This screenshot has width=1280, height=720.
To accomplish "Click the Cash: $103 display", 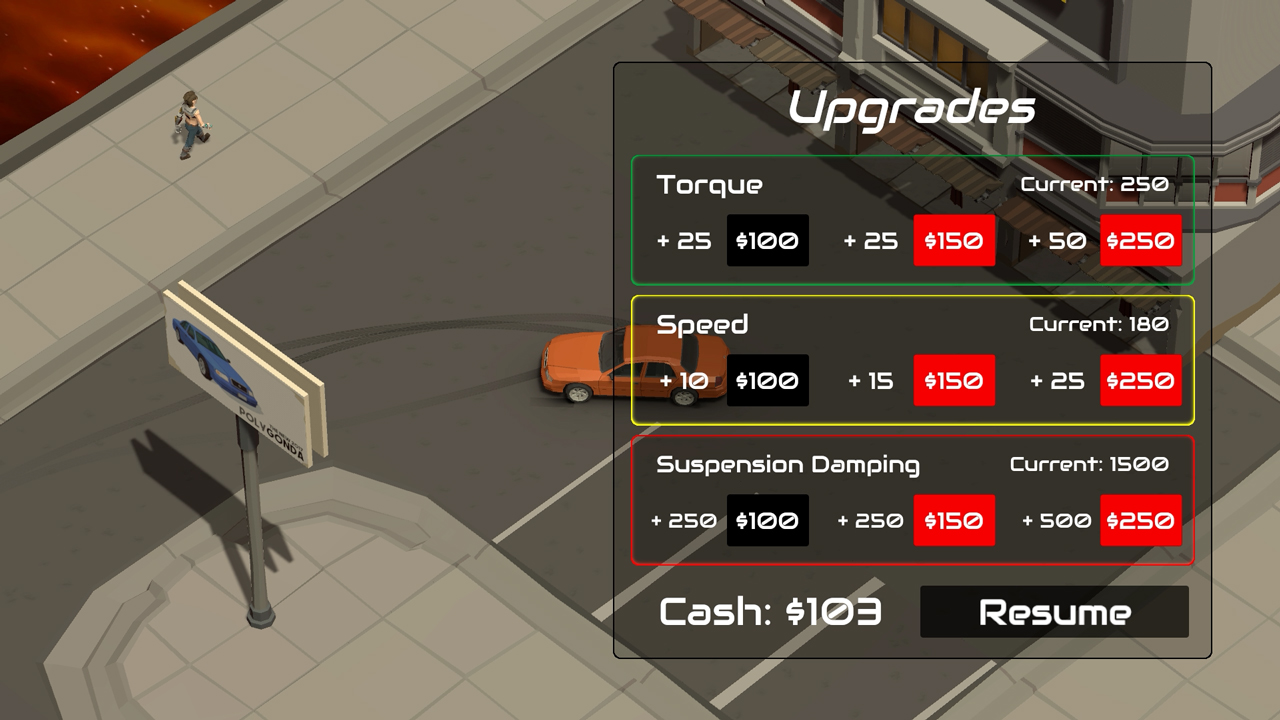I will (x=770, y=611).
